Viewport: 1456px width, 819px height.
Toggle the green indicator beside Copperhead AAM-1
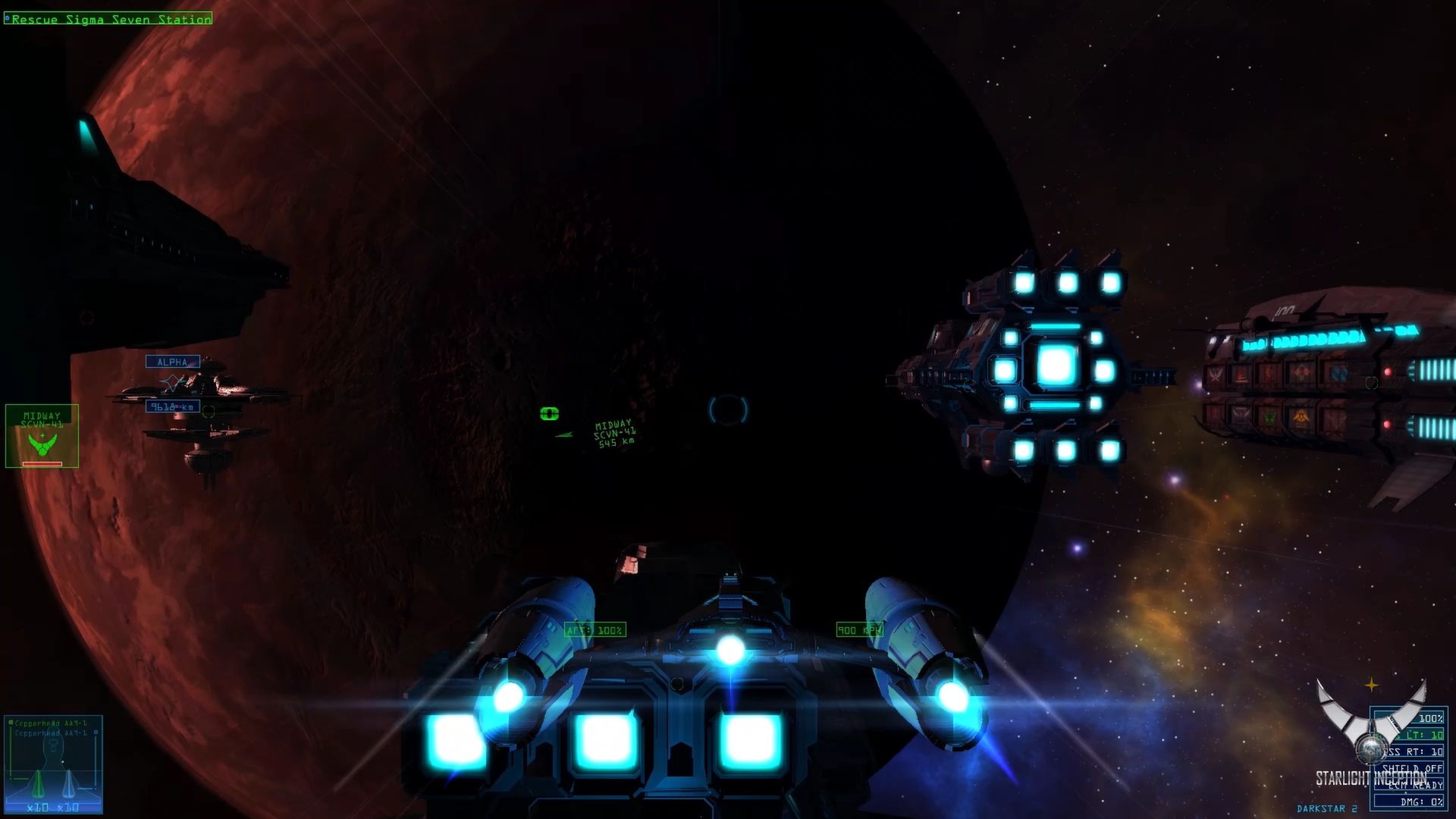click(10, 723)
